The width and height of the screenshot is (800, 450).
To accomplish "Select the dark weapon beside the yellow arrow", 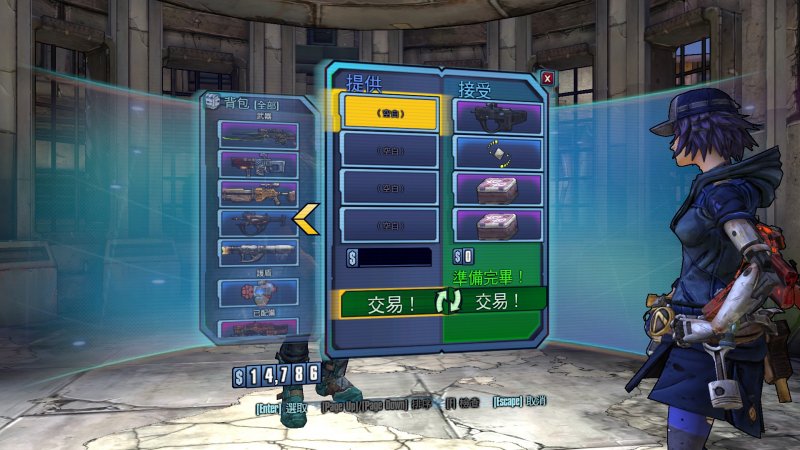I will pyautogui.click(x=258, y=222).
